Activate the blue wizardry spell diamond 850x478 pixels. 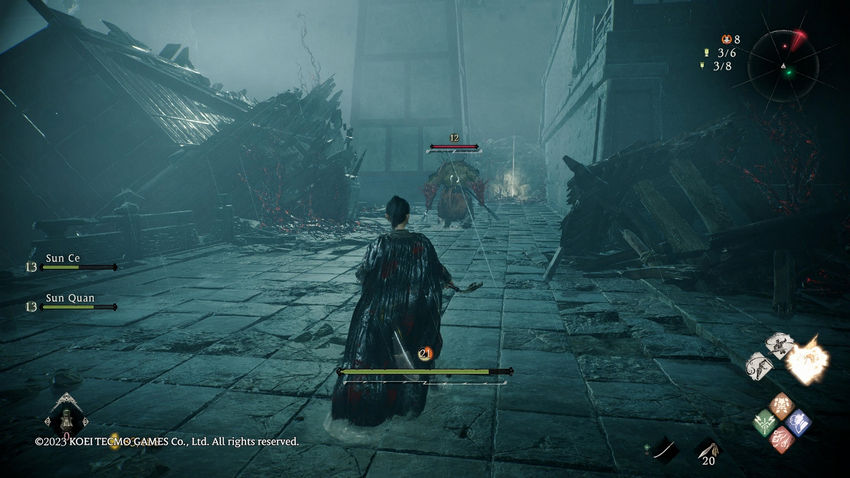(798, 422)
